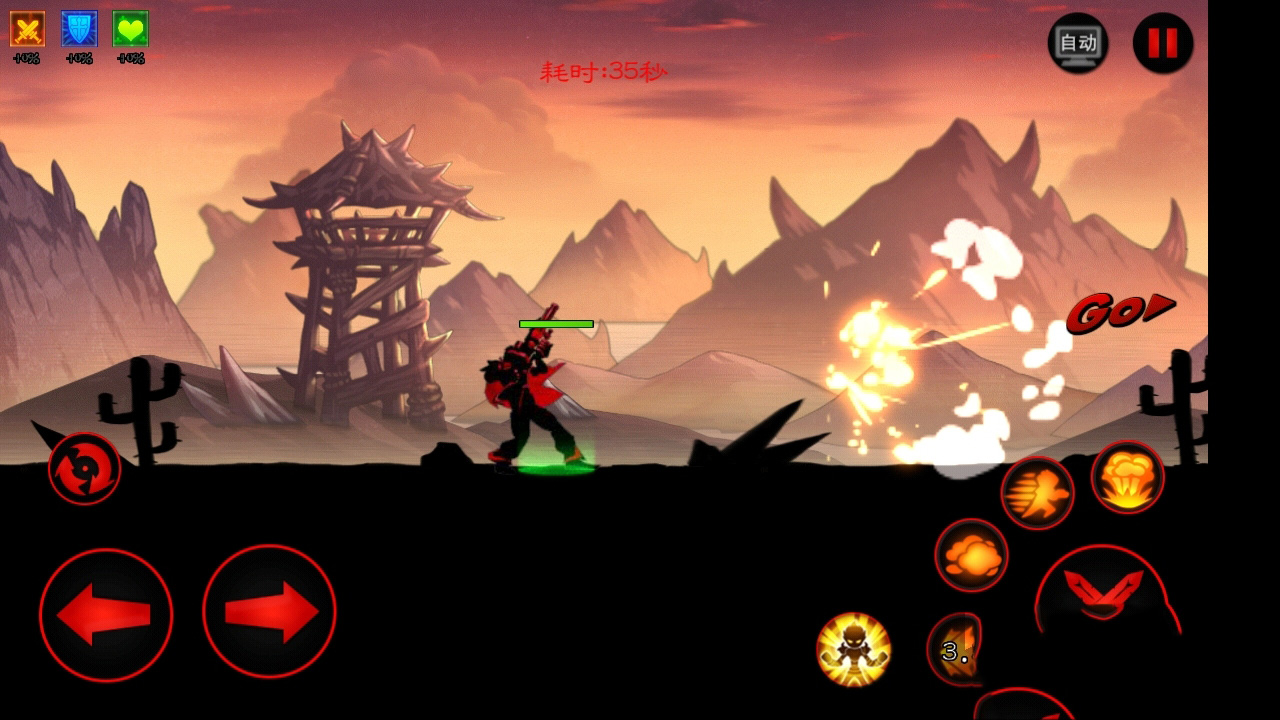The width and height of the screenshot is (1280, 720).
Task: Toggle the 自动 auto-battle button
Action: [1078, 43]
